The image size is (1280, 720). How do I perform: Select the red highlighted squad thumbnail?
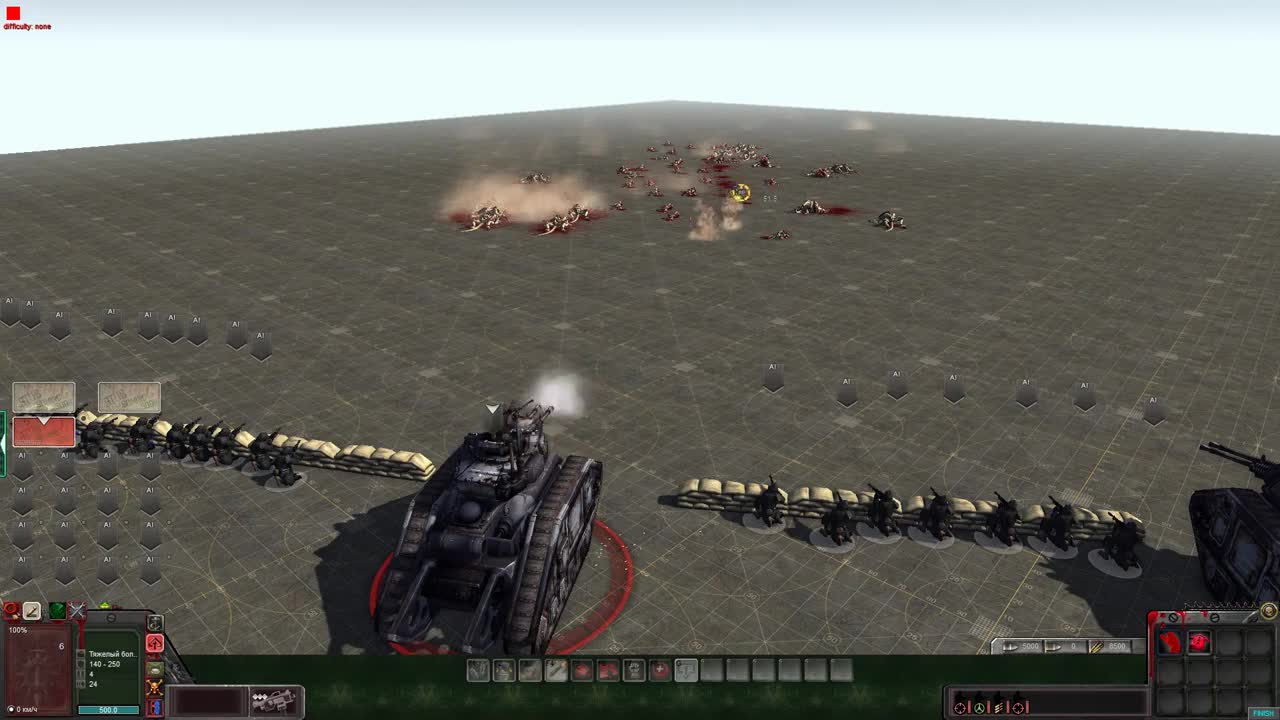tap(44, 431)
